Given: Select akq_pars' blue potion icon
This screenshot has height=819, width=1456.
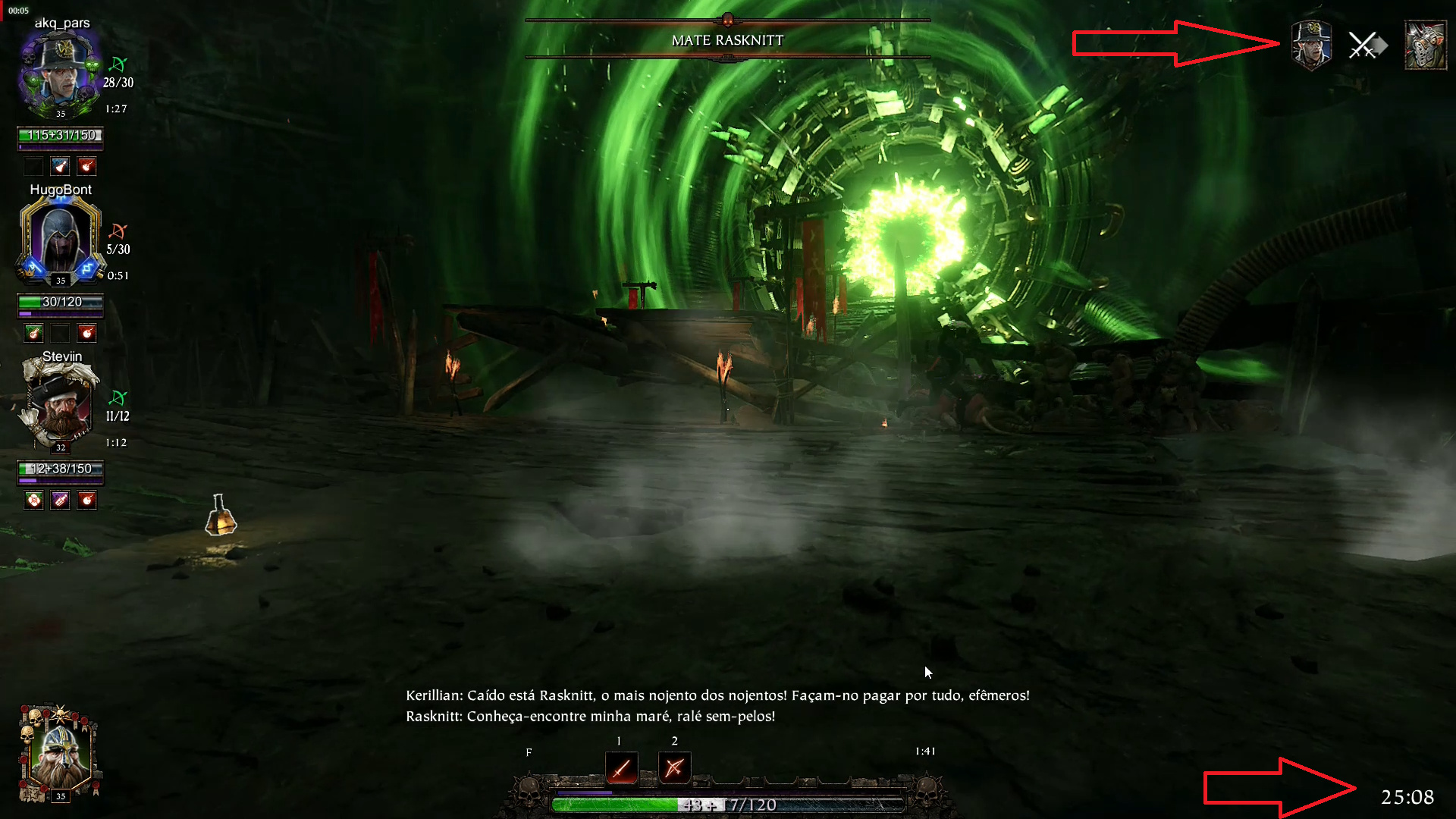Looking at the screenshot, I should [x=60, y=166].
